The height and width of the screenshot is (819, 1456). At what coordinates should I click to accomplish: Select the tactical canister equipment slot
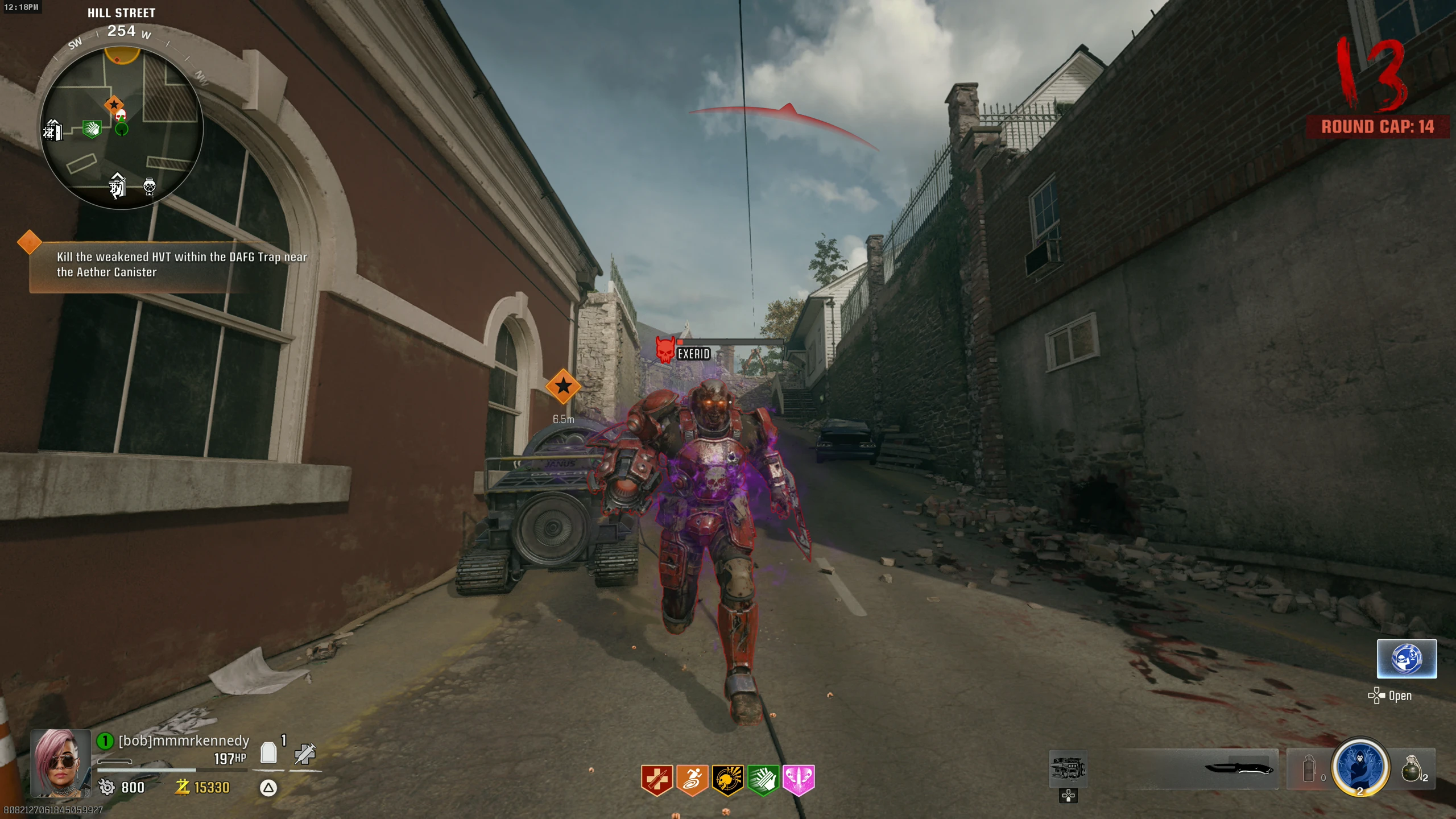pos(1309,769)
